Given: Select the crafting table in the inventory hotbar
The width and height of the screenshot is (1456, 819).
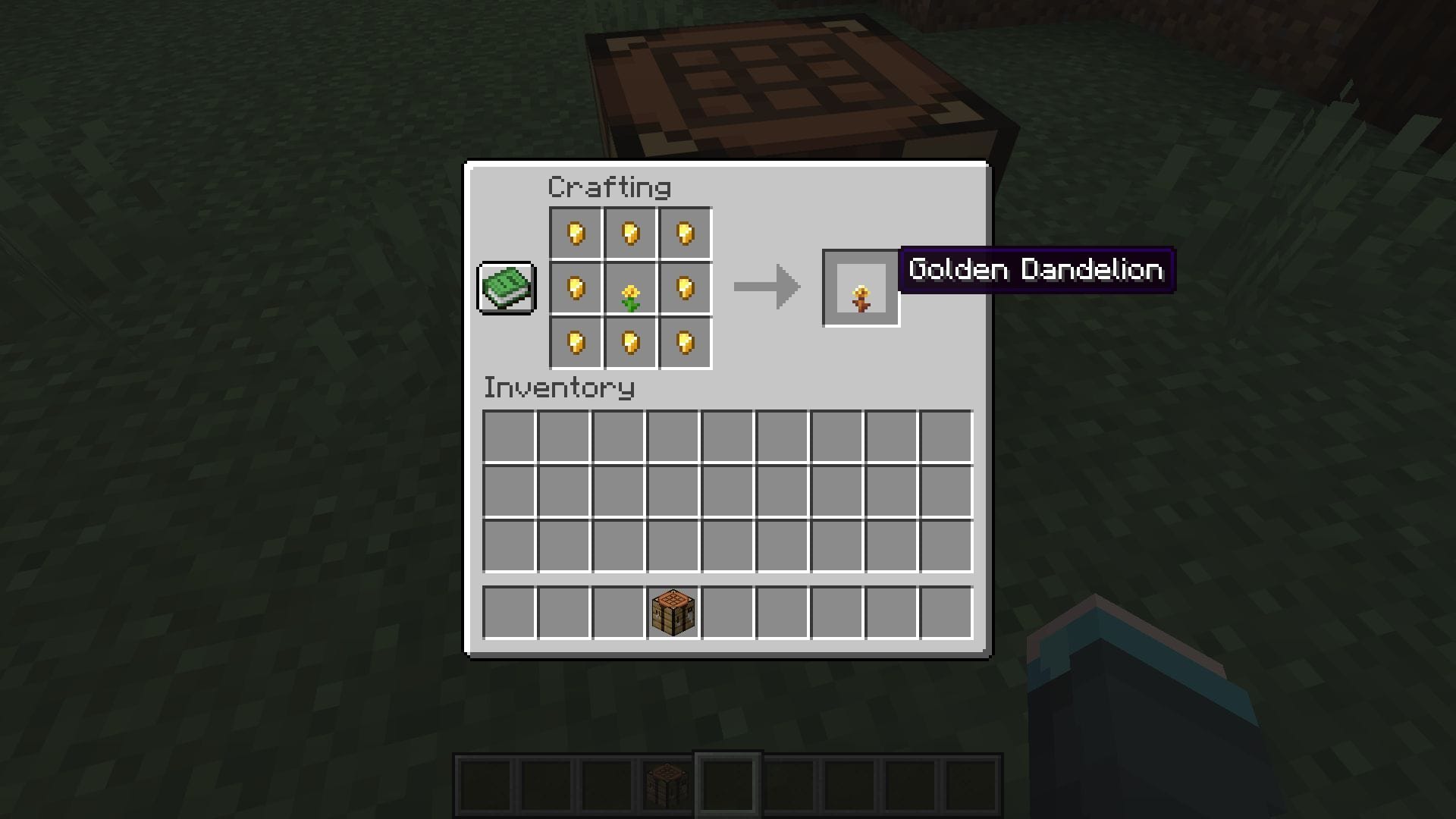Looking at the screenshot, I should [x=673, y=612].
